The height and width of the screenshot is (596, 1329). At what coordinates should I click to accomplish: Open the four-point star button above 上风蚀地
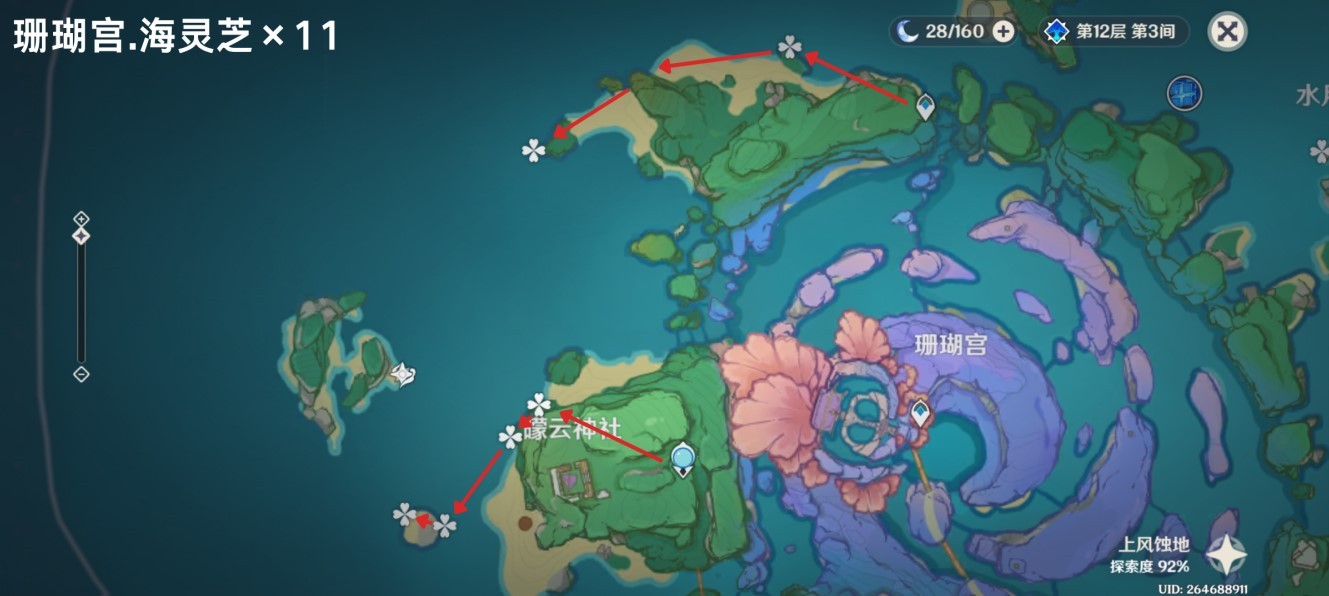(1225, 554)
